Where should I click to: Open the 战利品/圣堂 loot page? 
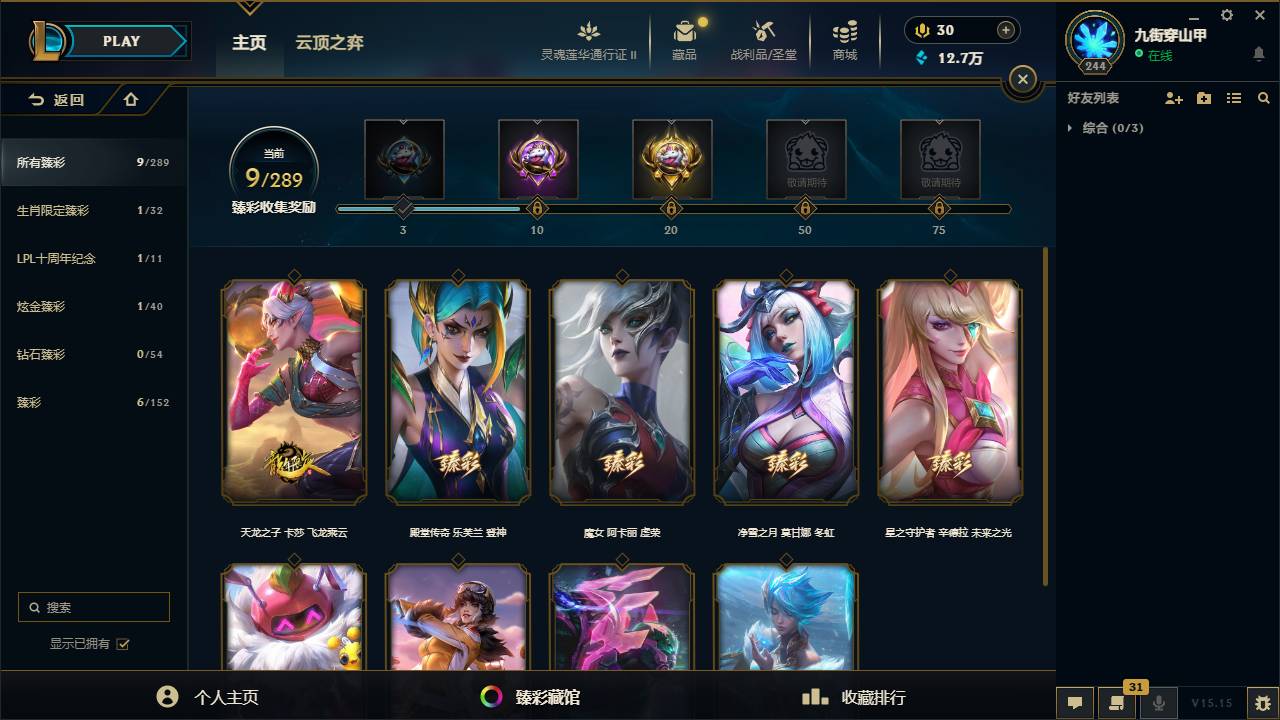click(x=762, y=41)
